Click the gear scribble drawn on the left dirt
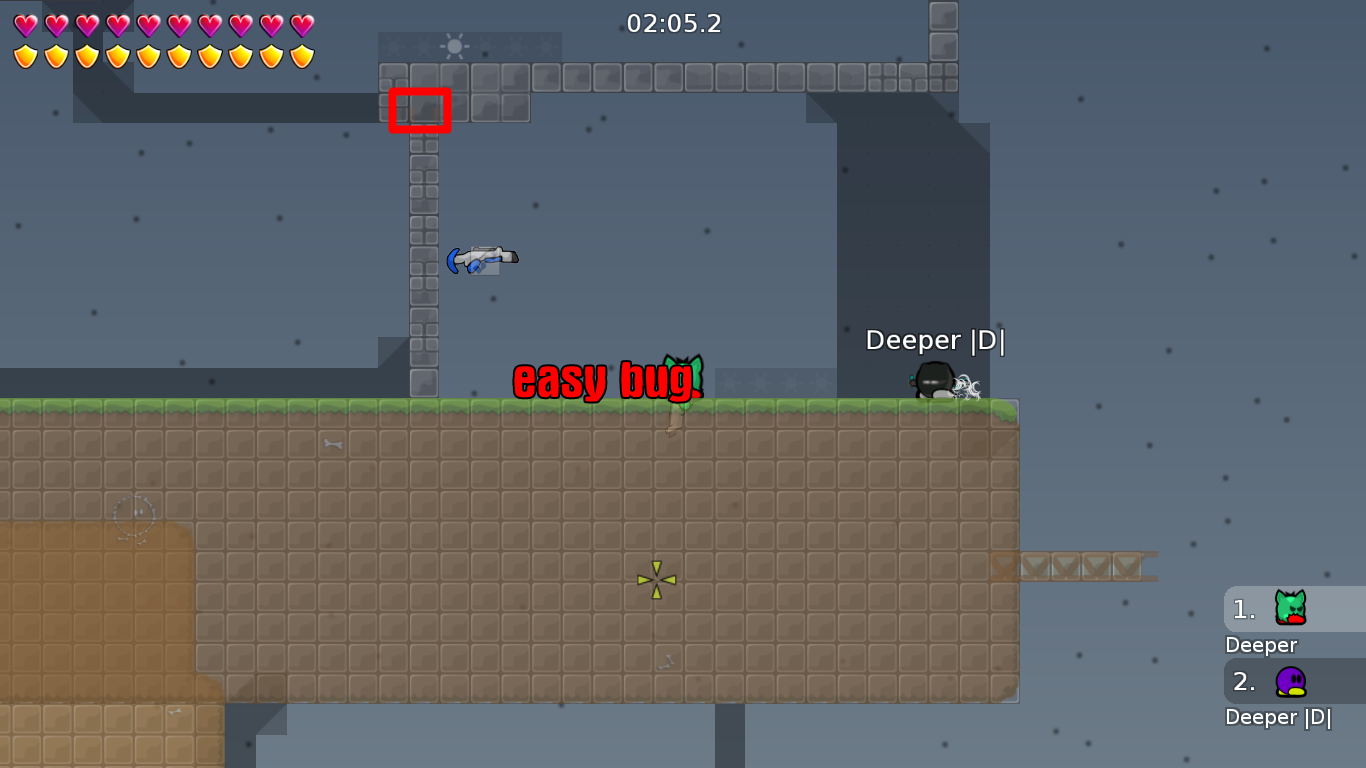The image size is (1366, 768). pos(133,512)
